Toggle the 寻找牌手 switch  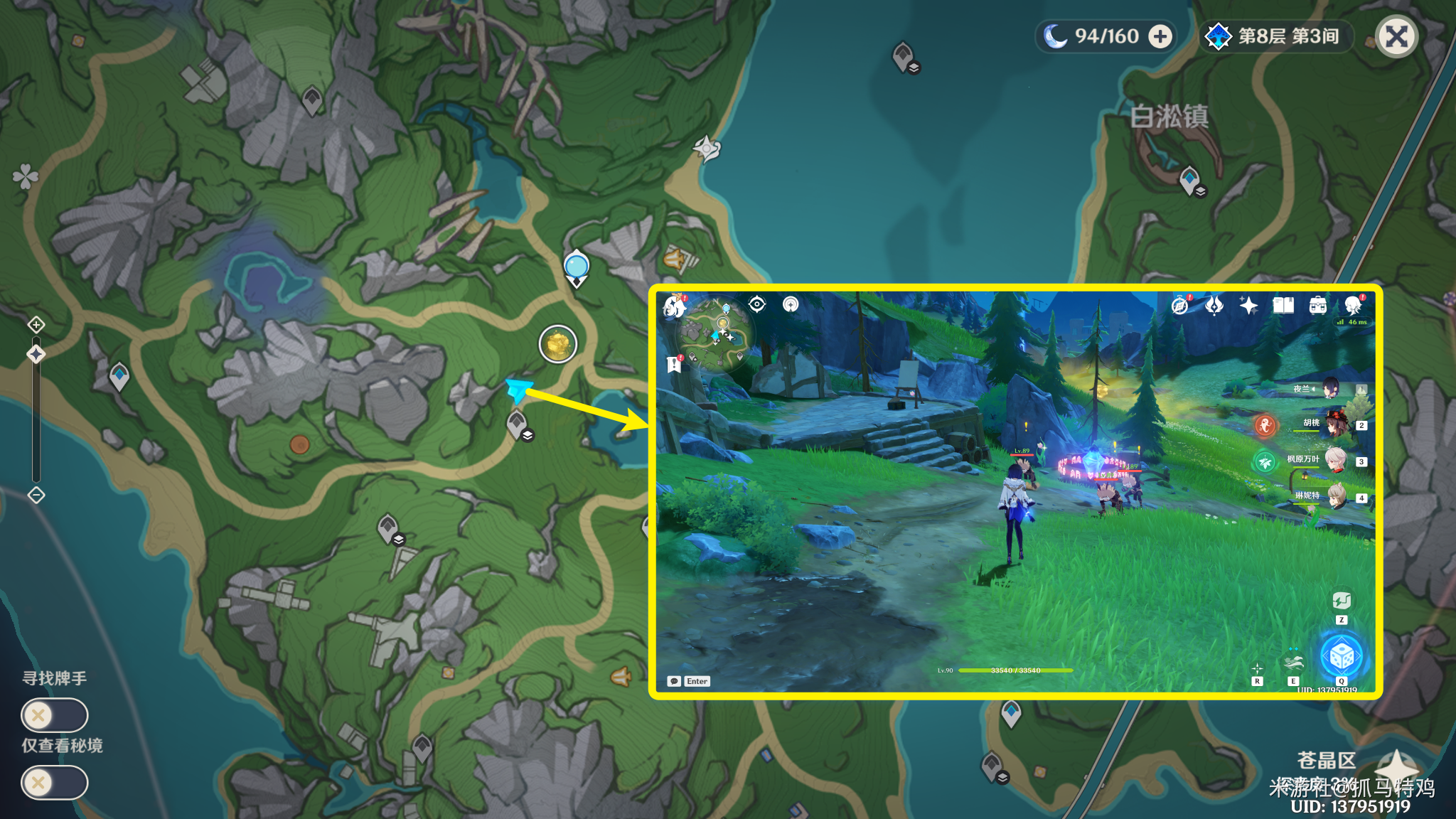tap(54, 715)
